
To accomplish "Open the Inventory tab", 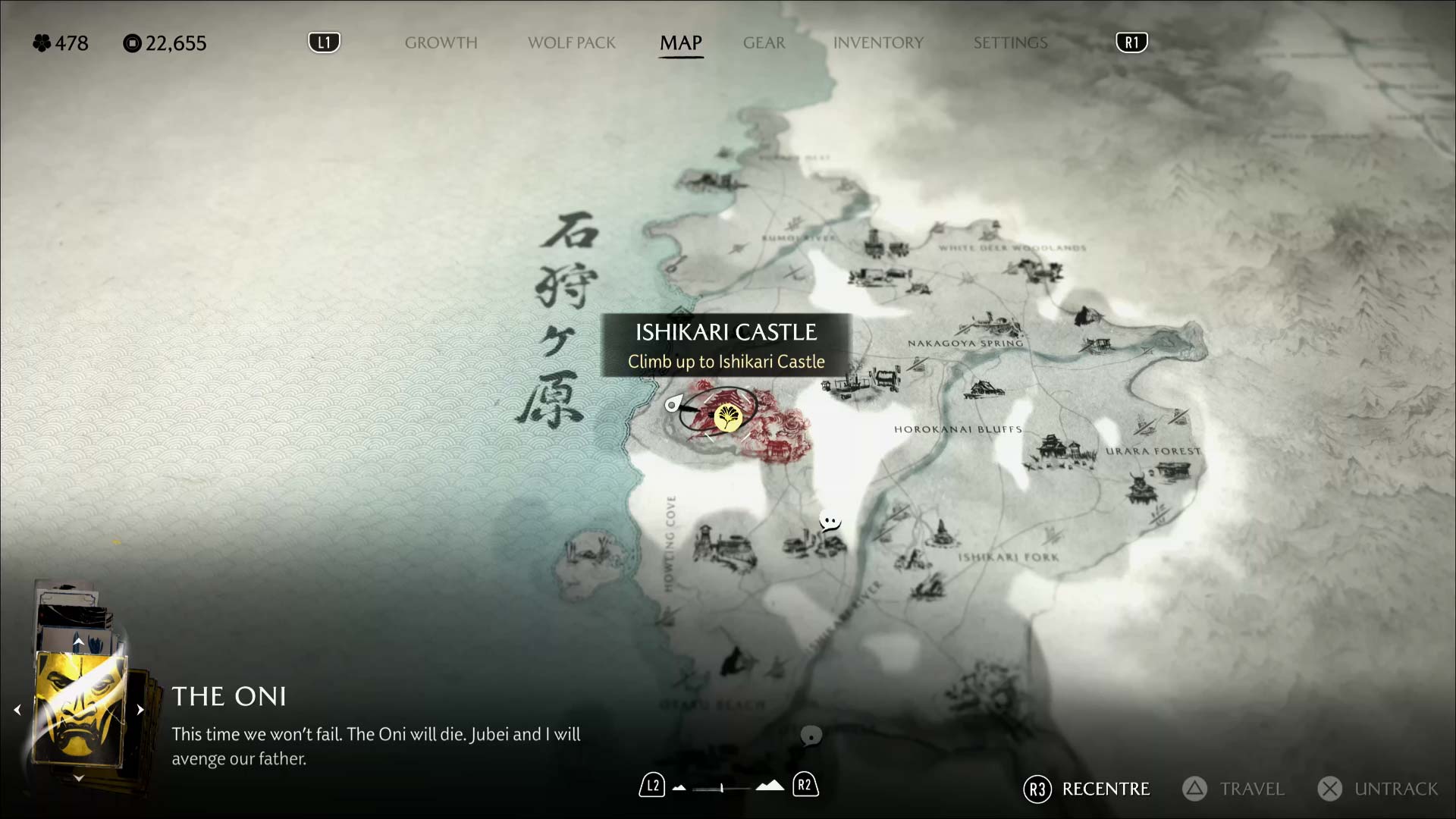I will coord(878,43).
